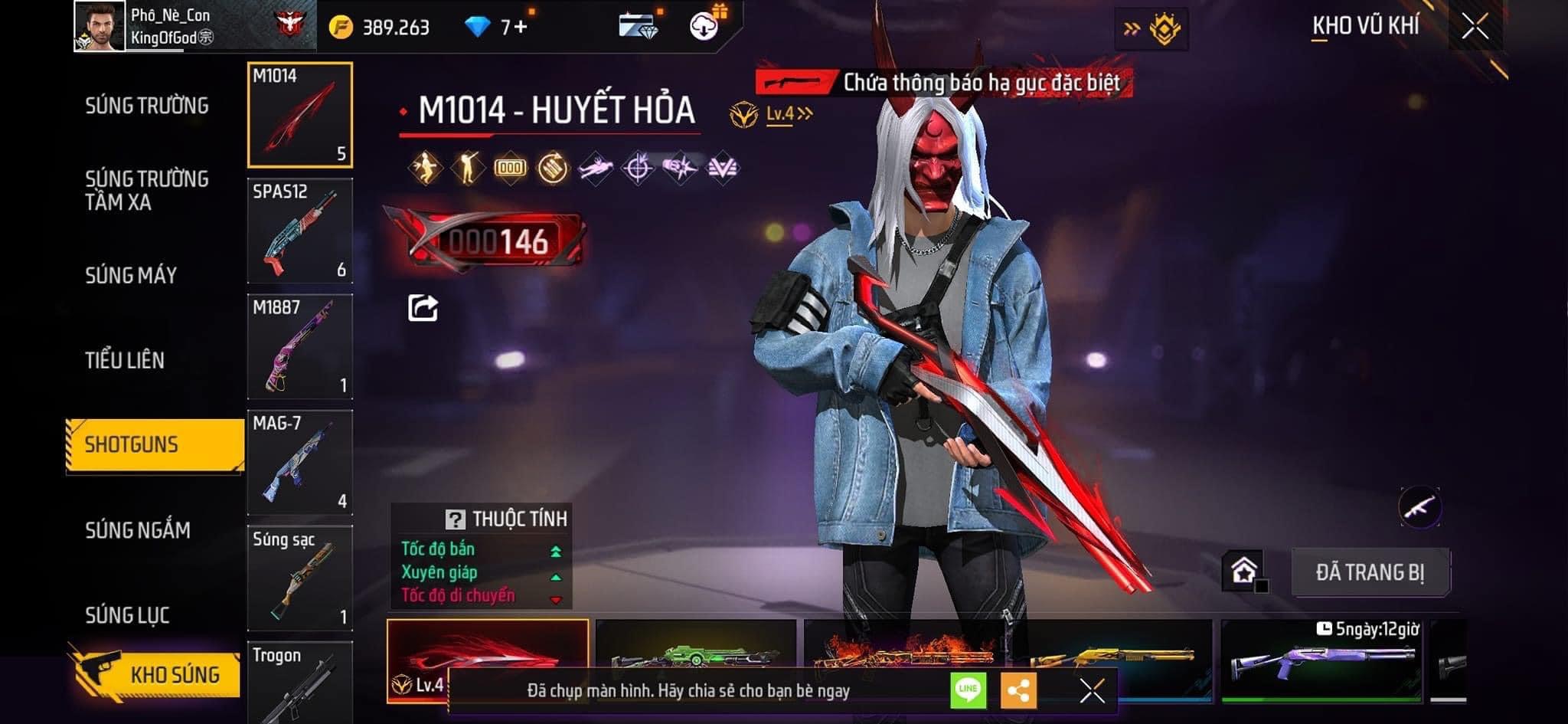
Task: Switch to Súng Trường category
Action: pos(147,106)
